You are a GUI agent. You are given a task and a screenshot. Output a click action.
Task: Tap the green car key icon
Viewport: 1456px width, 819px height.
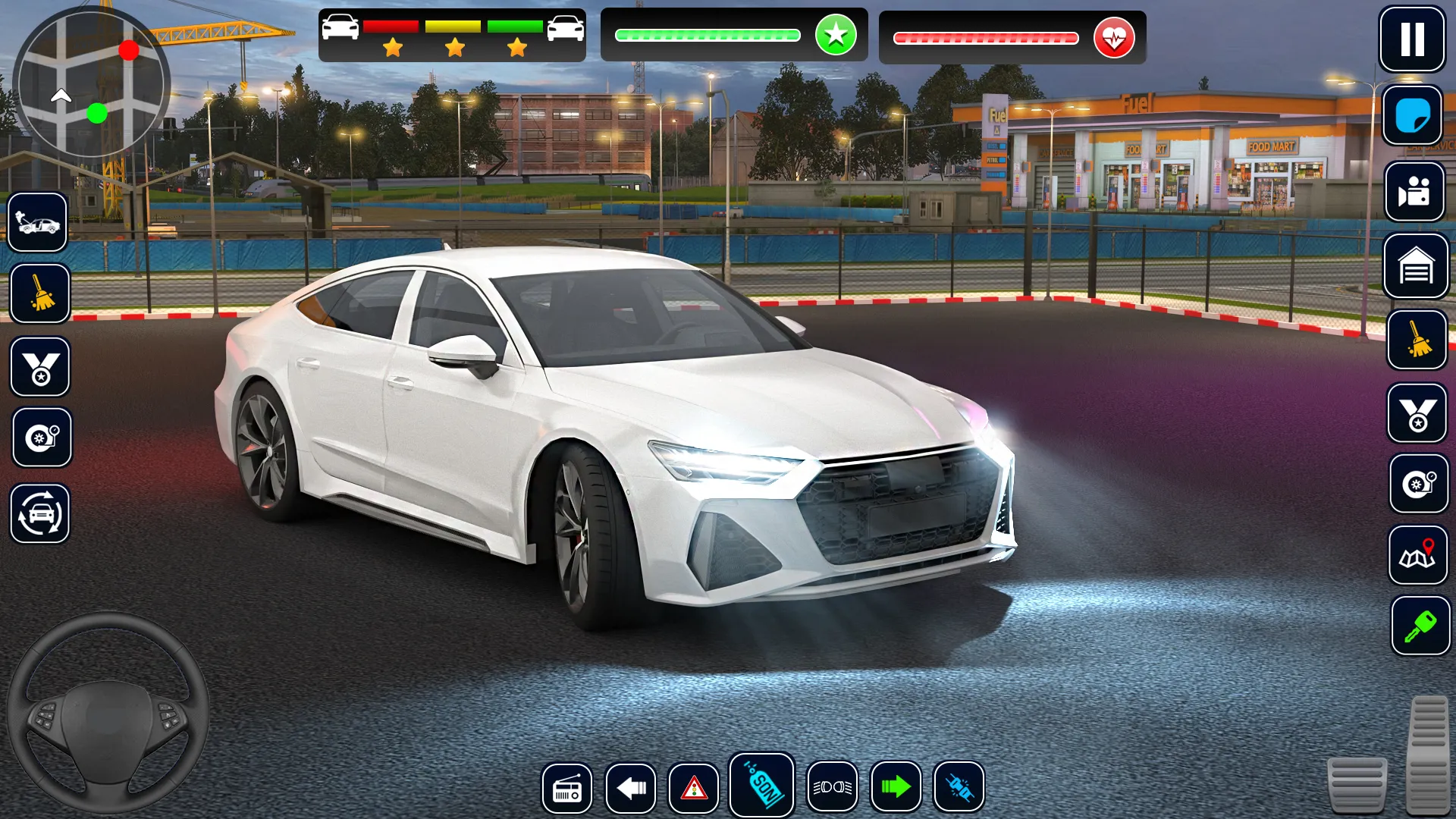(x=1420, y=626)
